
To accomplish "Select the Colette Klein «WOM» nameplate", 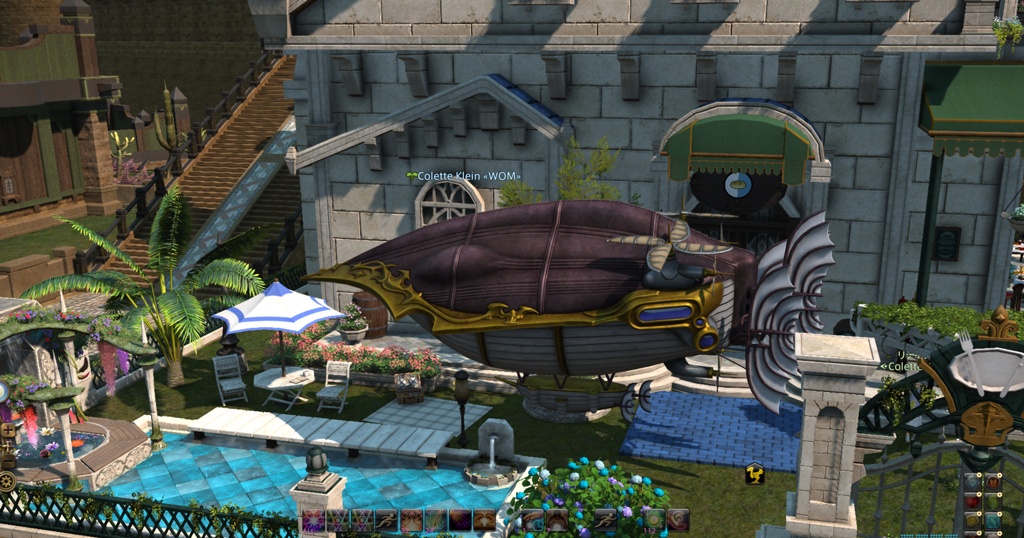I will pos(463,176).
